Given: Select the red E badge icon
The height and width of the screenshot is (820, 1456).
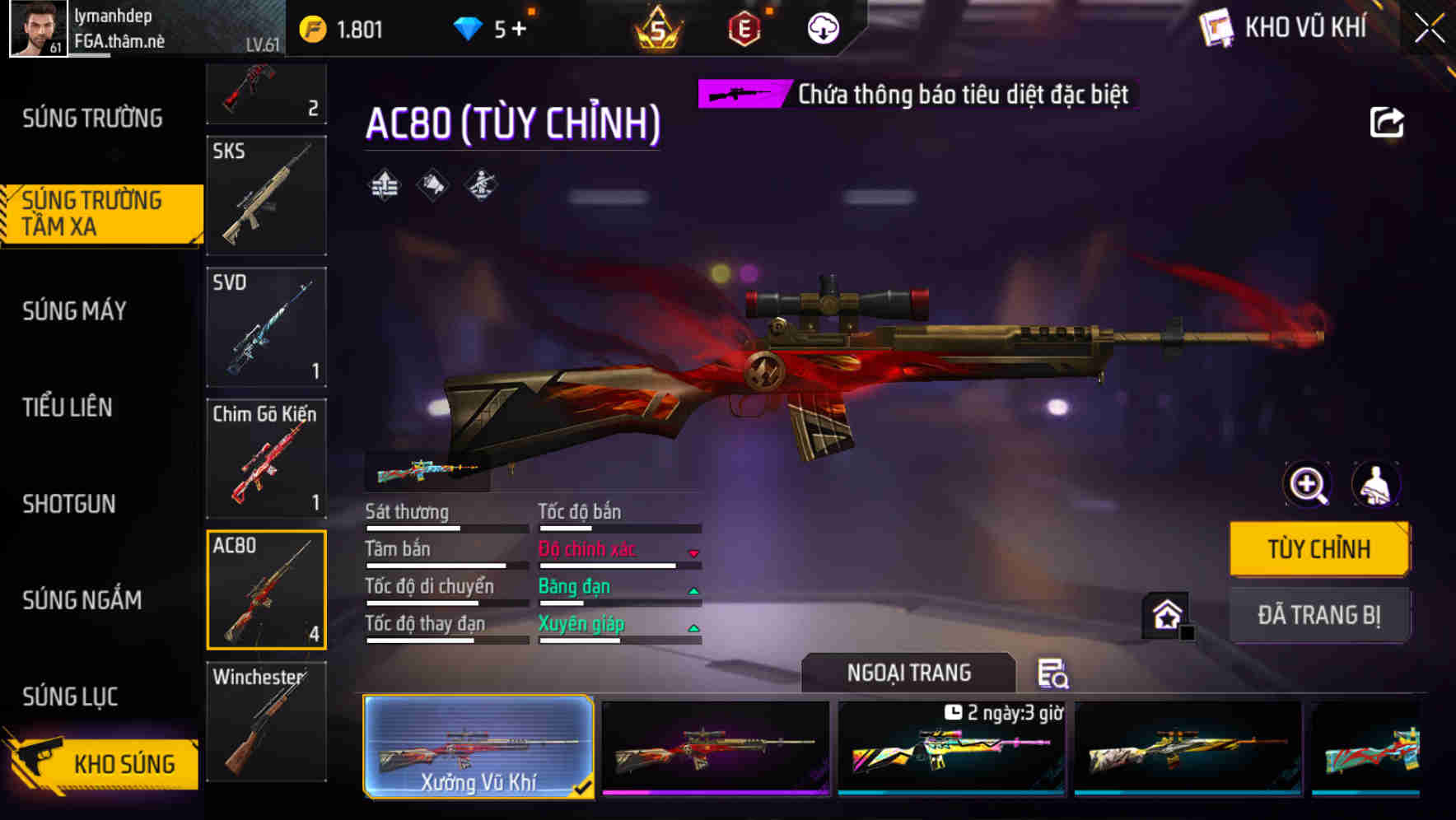Looking at the screenshot, I should pyautogui.click(x=746, y=27).
